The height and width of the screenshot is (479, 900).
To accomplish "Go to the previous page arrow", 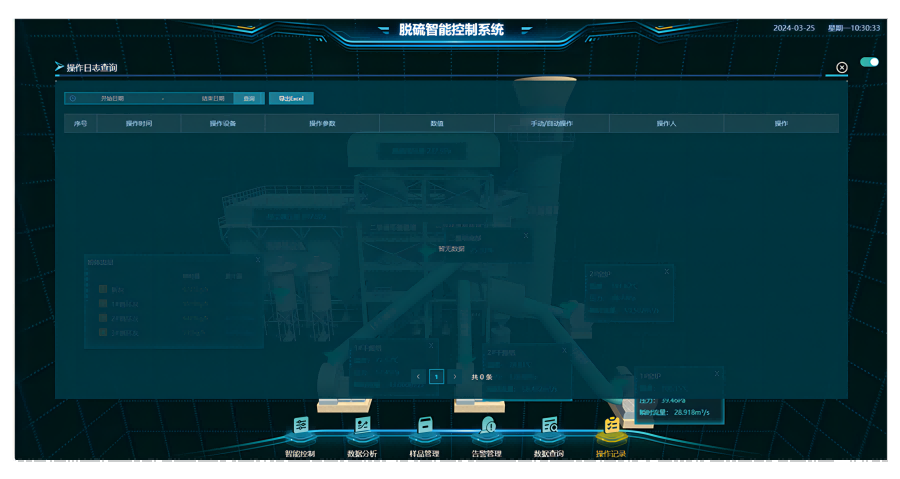I will click(x=419, y=377).
